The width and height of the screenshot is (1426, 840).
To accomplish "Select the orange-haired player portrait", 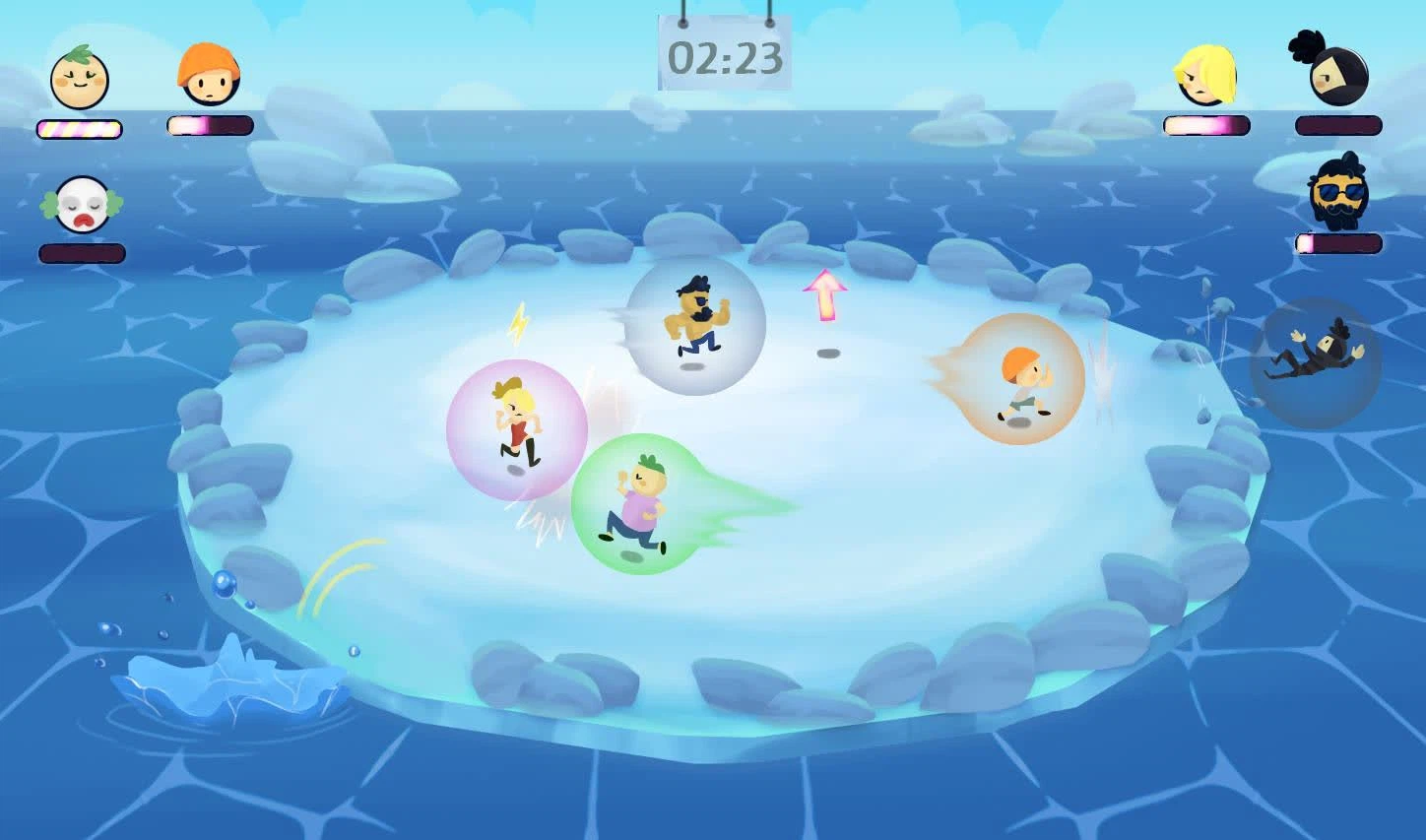I will point(209,75).
